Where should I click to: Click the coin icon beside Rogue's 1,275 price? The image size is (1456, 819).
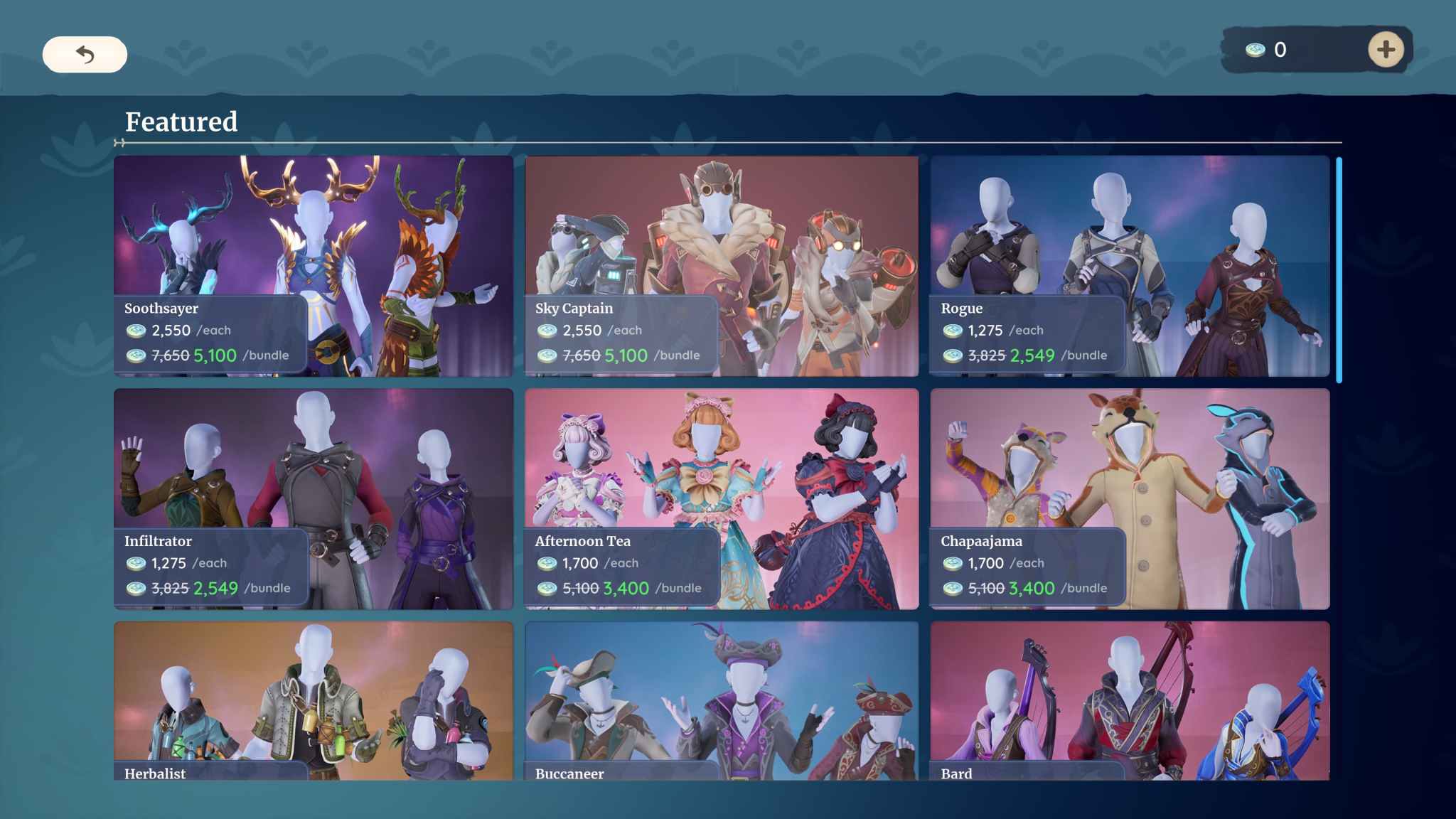(953, 330)
